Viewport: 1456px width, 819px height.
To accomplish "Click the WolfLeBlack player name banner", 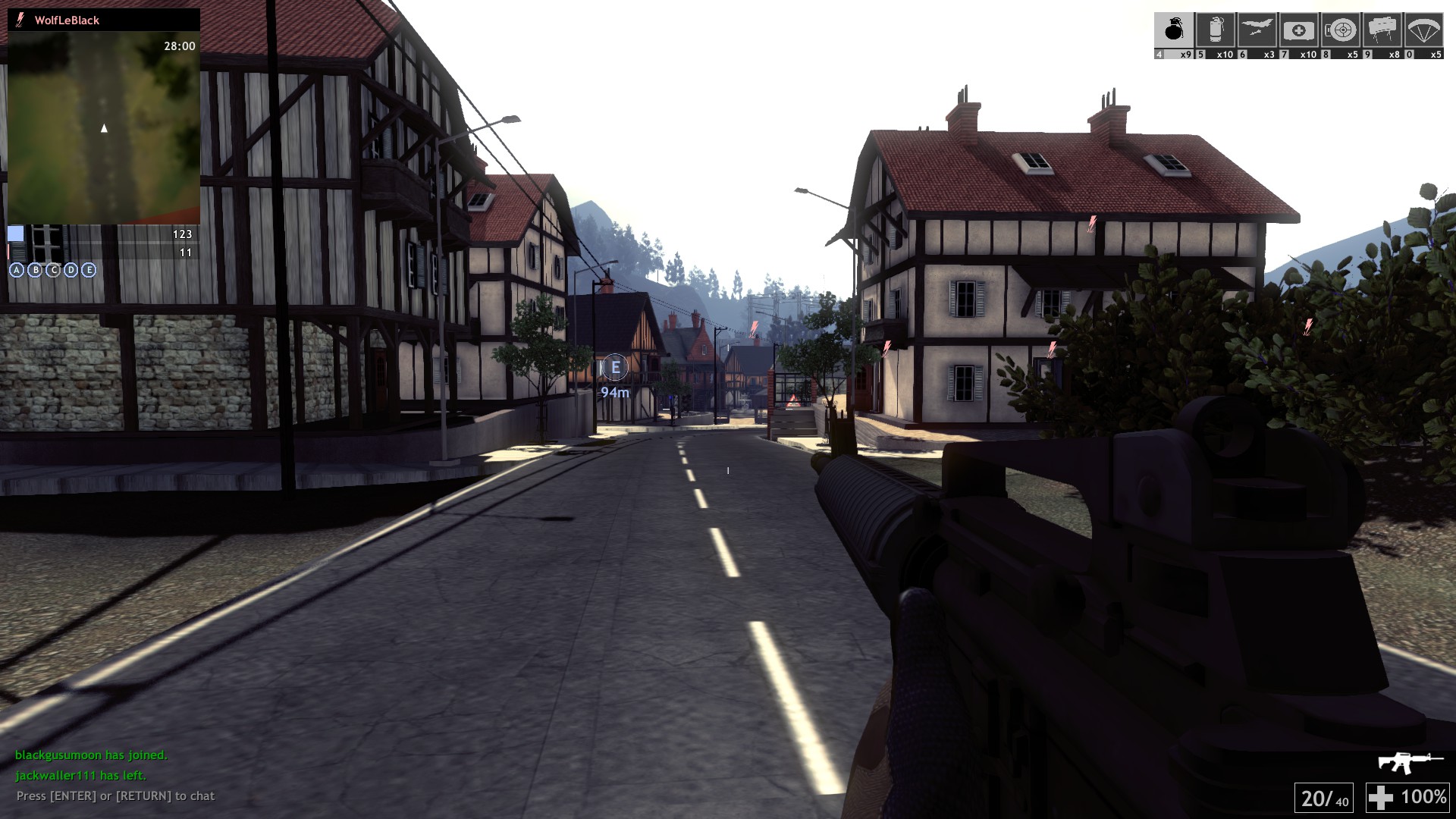I will [67, 20].
